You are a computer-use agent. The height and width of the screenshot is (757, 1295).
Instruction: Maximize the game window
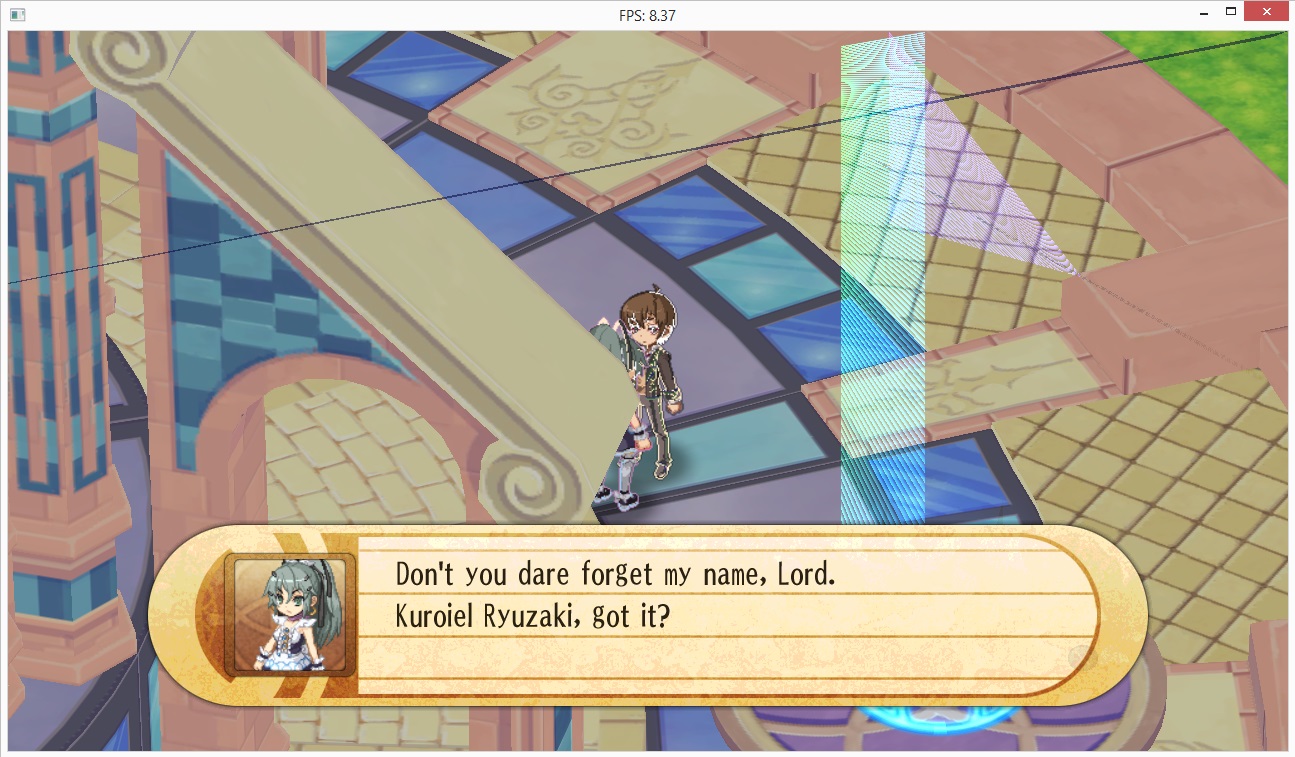pos(1232,13)
